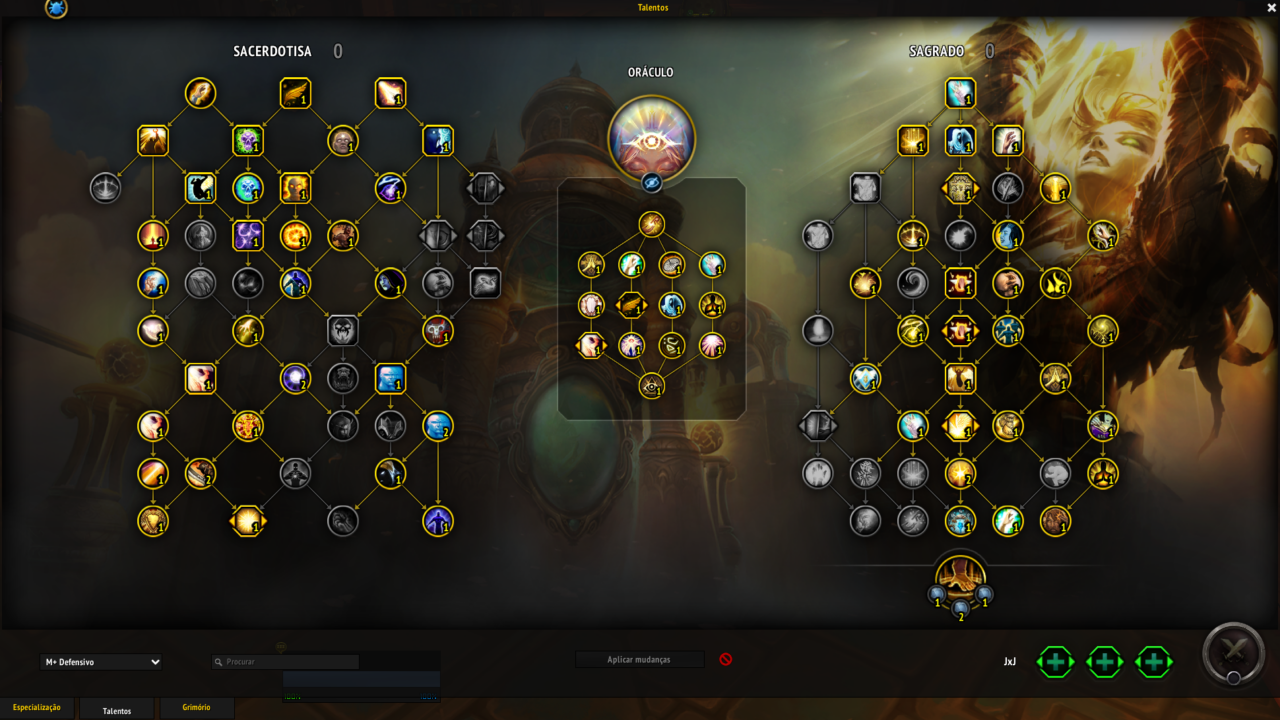Click the blue icon in the top-left corner

[57, 9]
